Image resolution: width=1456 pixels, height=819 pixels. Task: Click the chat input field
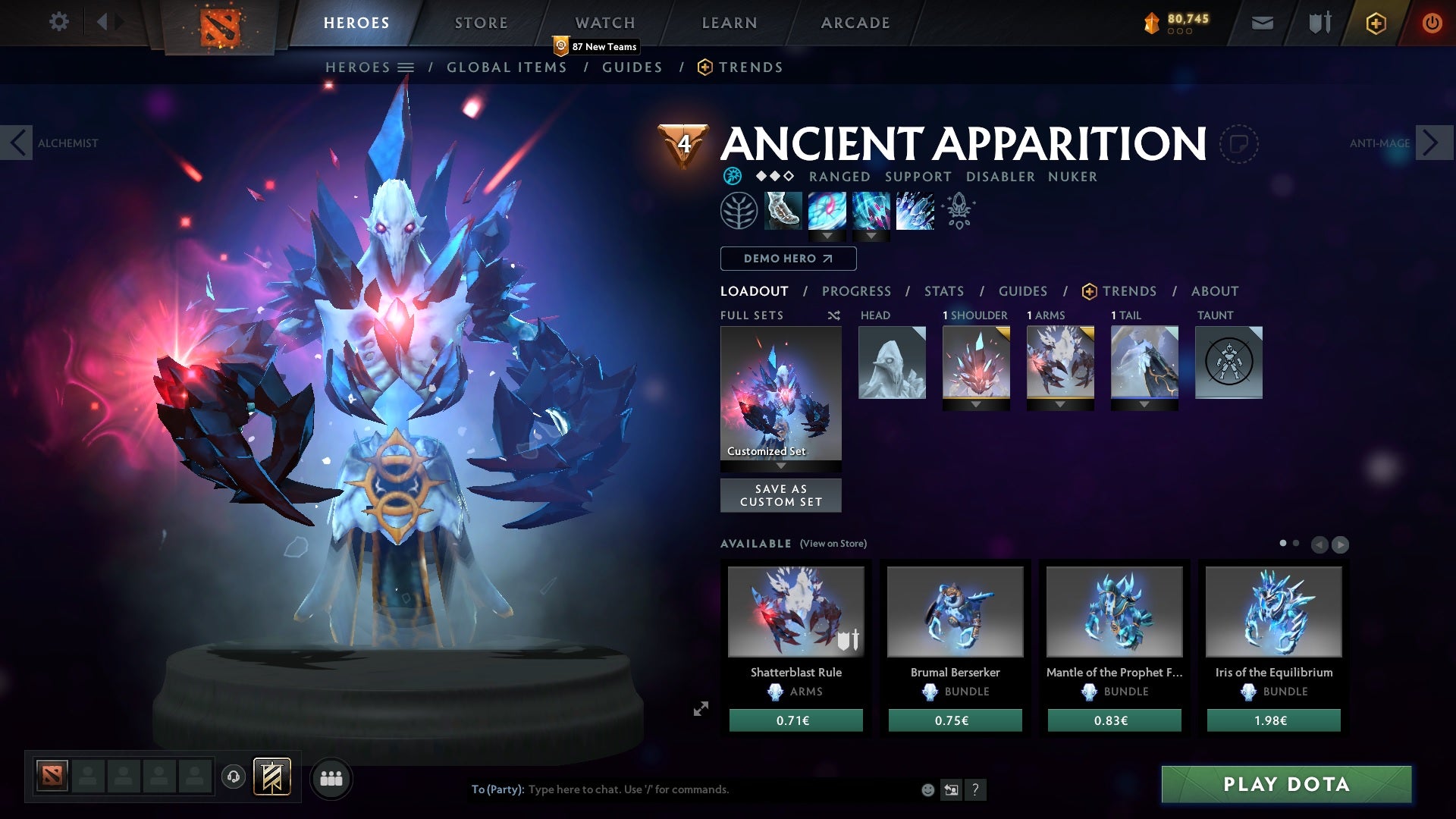[682, 789]
